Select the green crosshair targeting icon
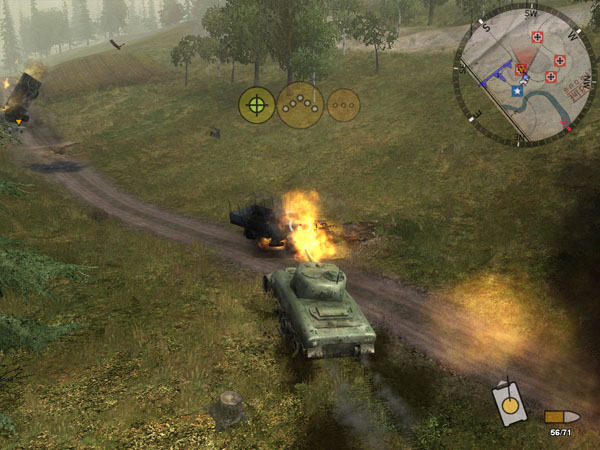 point(257,104)
